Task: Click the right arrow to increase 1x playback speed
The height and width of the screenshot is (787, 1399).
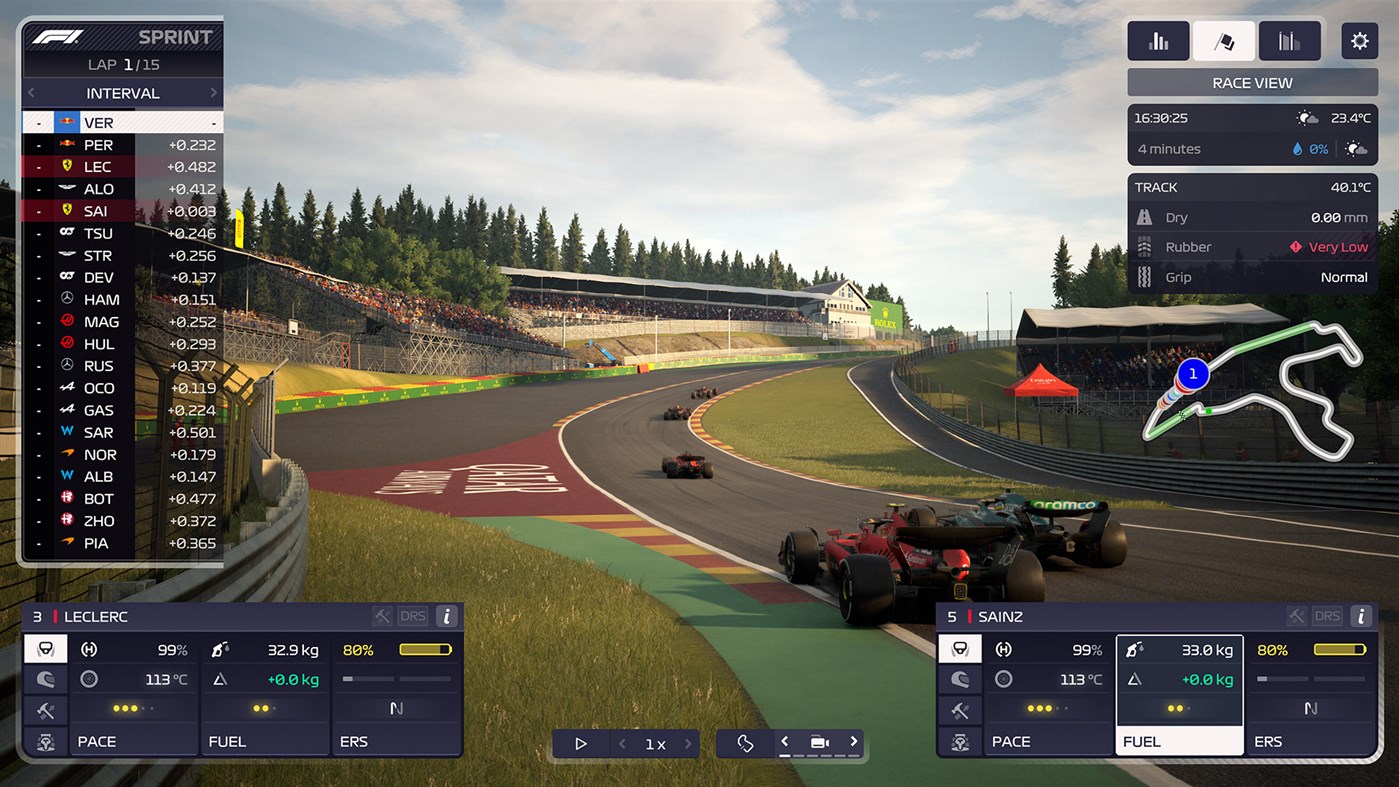Action: [688, 743]
